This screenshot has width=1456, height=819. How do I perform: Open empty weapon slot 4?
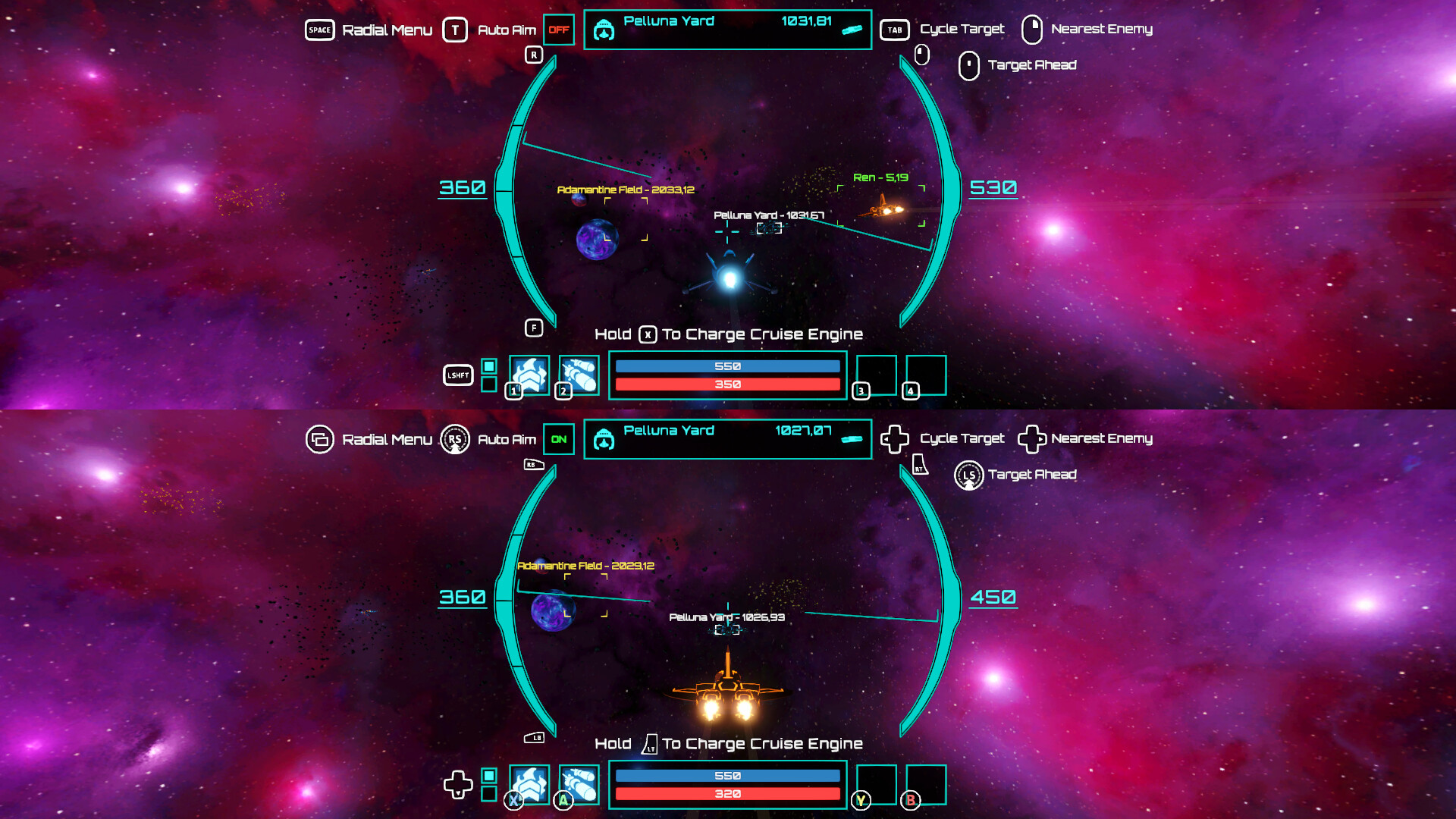click(927, 375)
